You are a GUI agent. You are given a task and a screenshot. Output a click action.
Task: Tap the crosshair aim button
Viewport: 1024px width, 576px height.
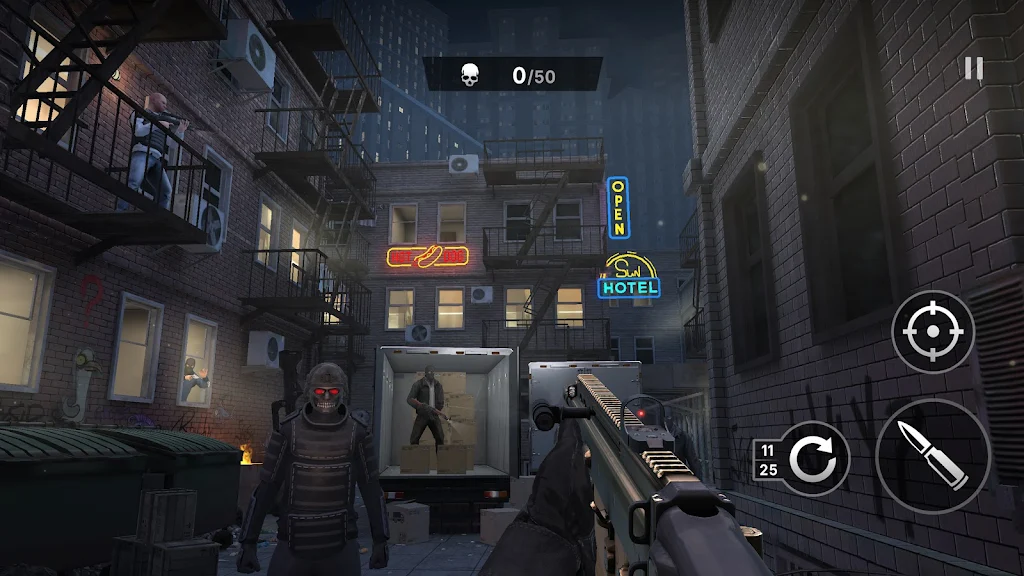coord(932,332)
